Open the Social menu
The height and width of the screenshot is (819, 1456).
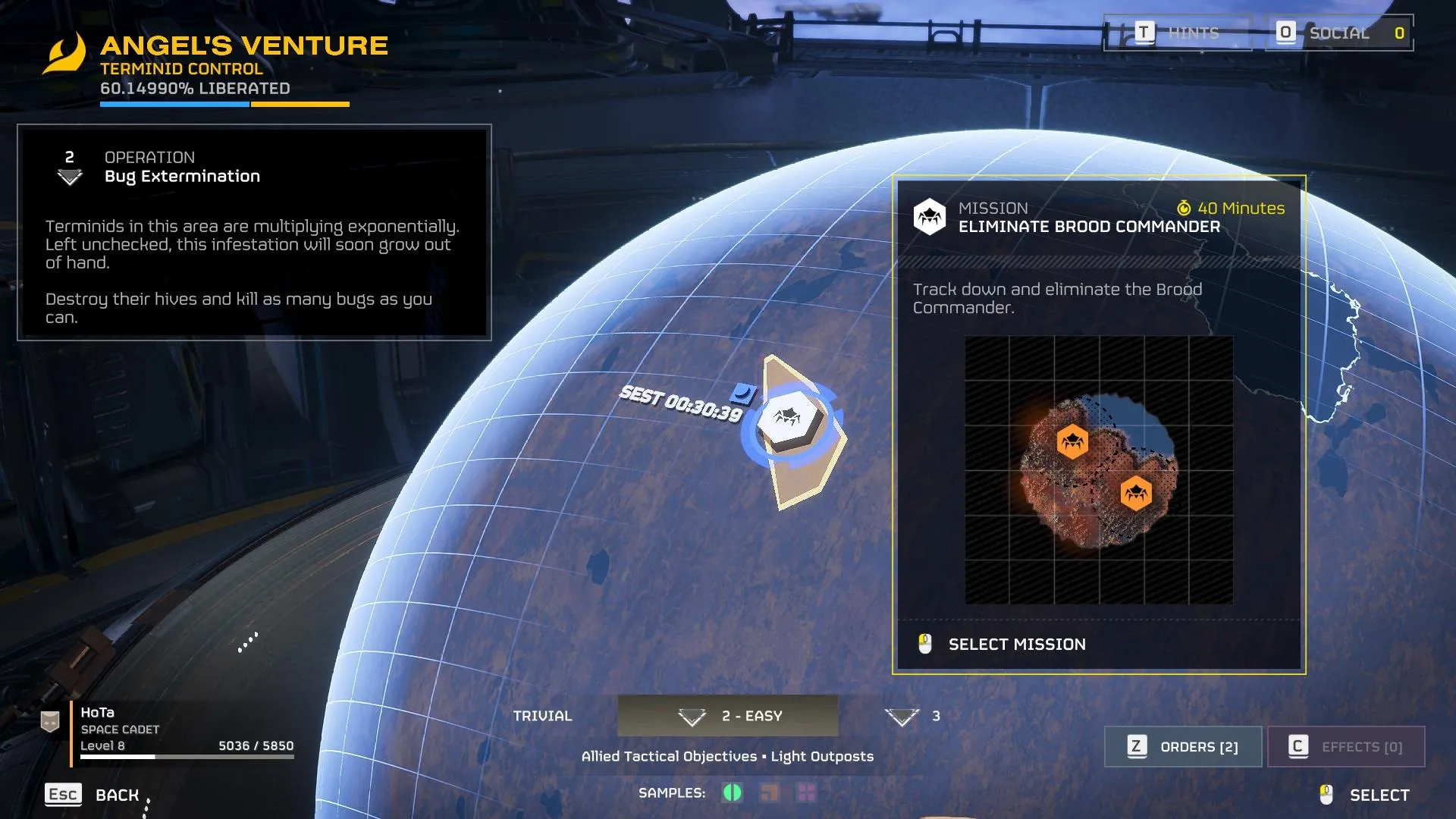pyautogui.click(x=1339, y=33)
